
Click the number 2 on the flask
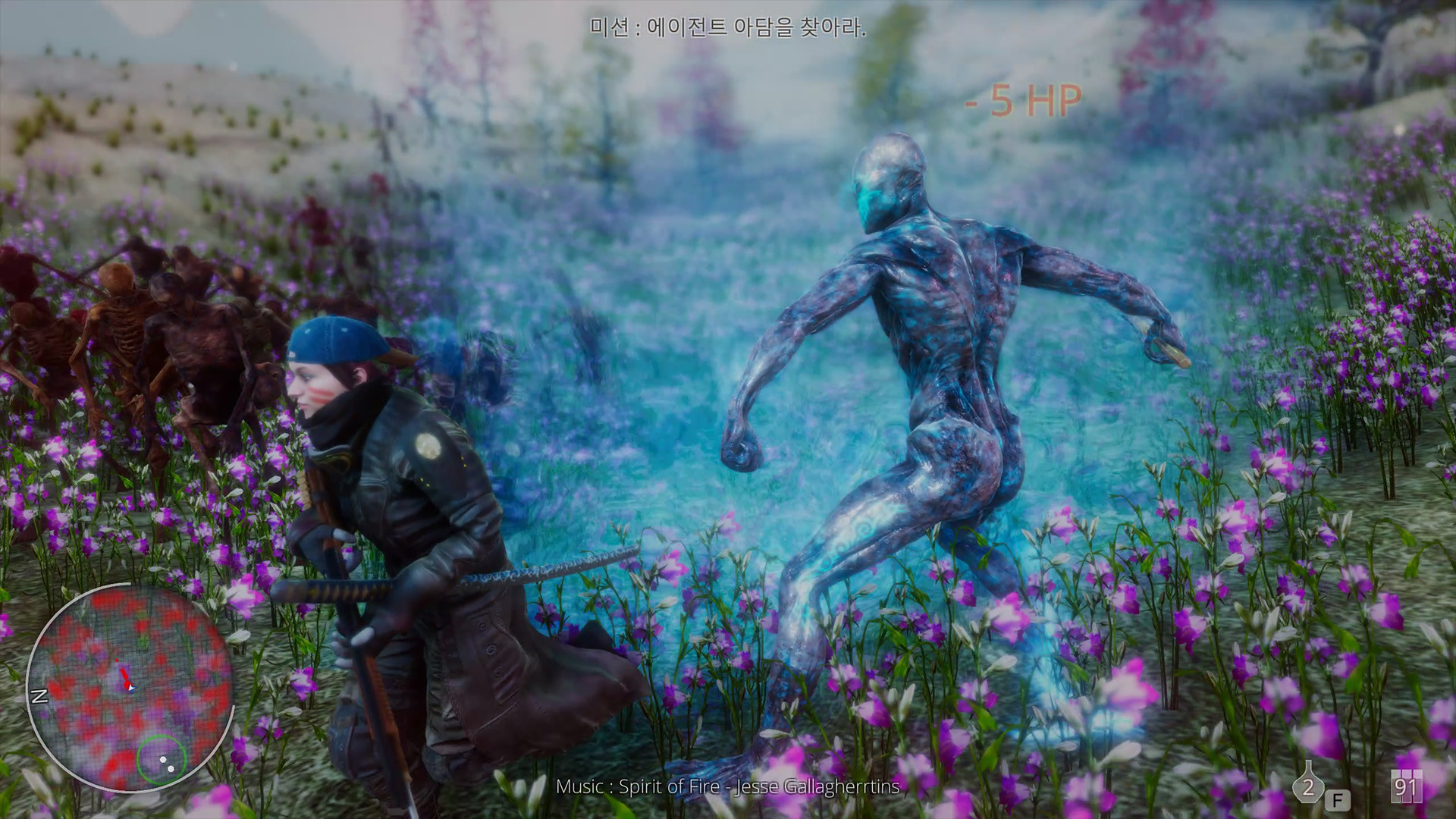[1309, 787]
